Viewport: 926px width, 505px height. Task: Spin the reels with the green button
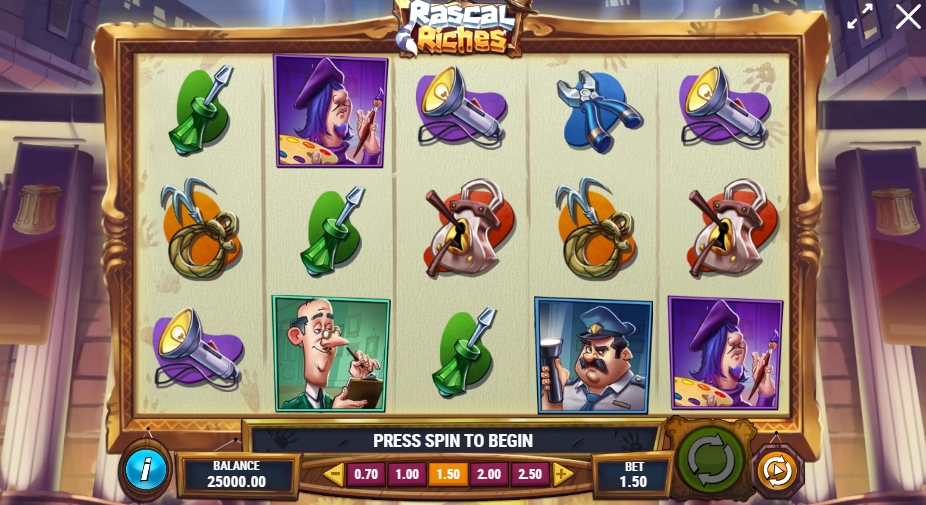[x=711, y=461]
